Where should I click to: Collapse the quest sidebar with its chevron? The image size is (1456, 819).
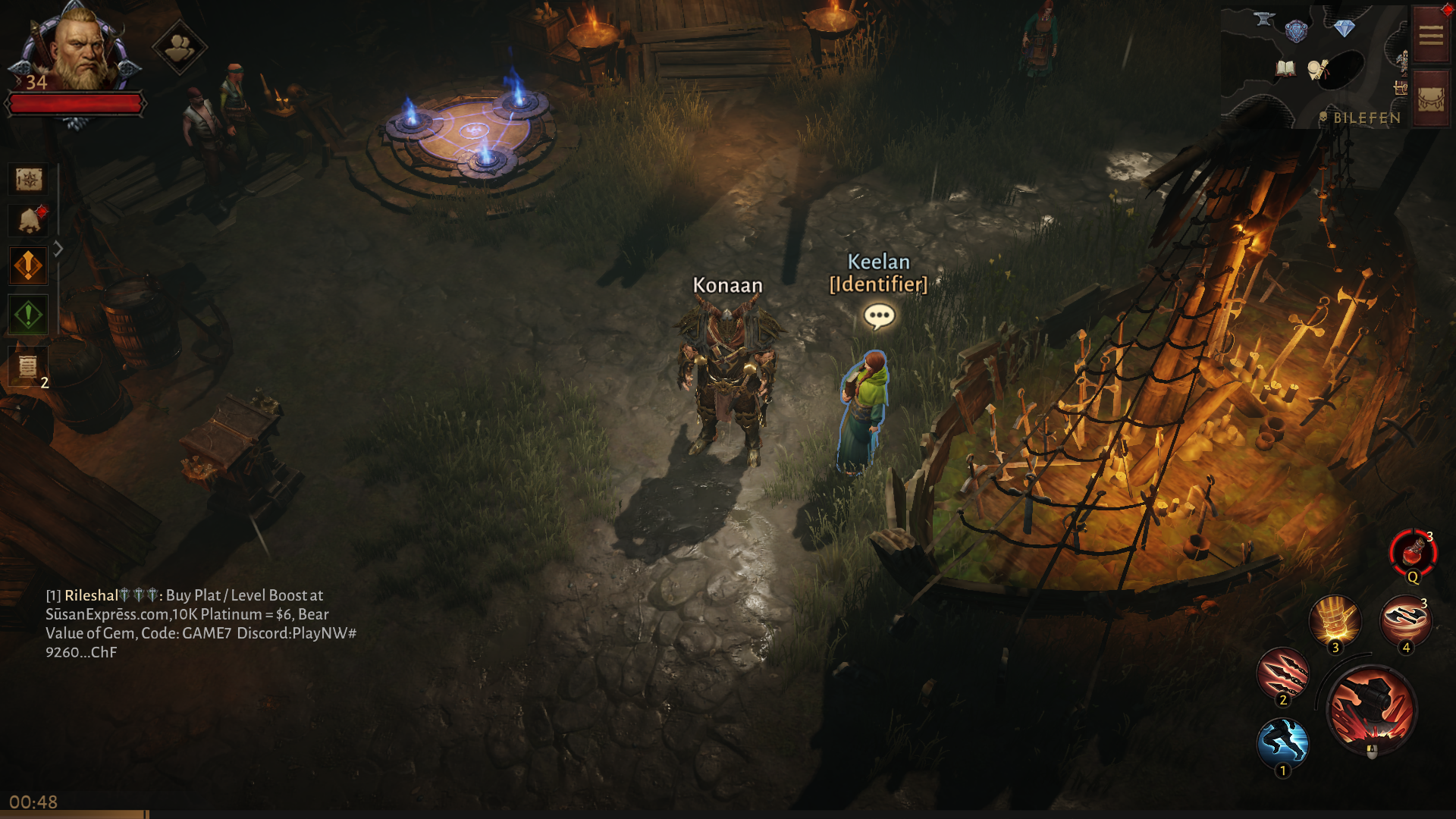58,246
